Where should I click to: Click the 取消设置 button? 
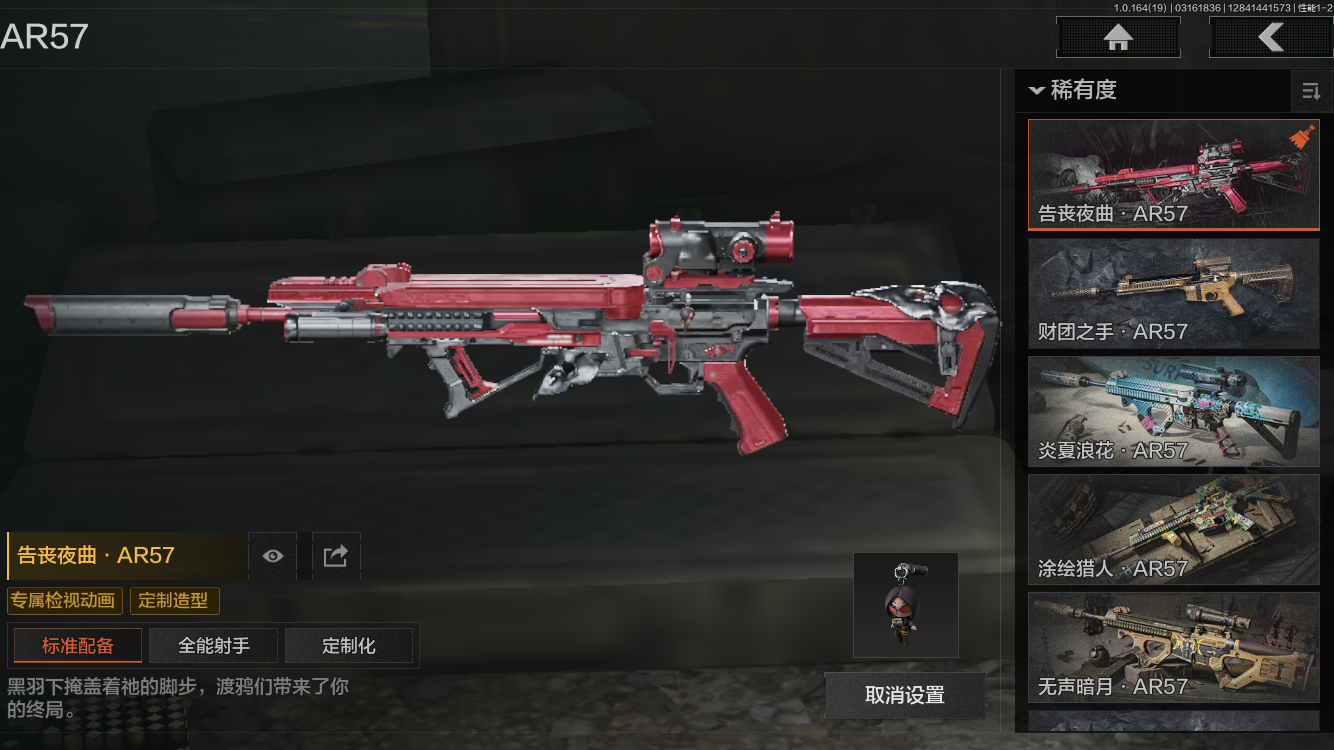pos(904,695)
